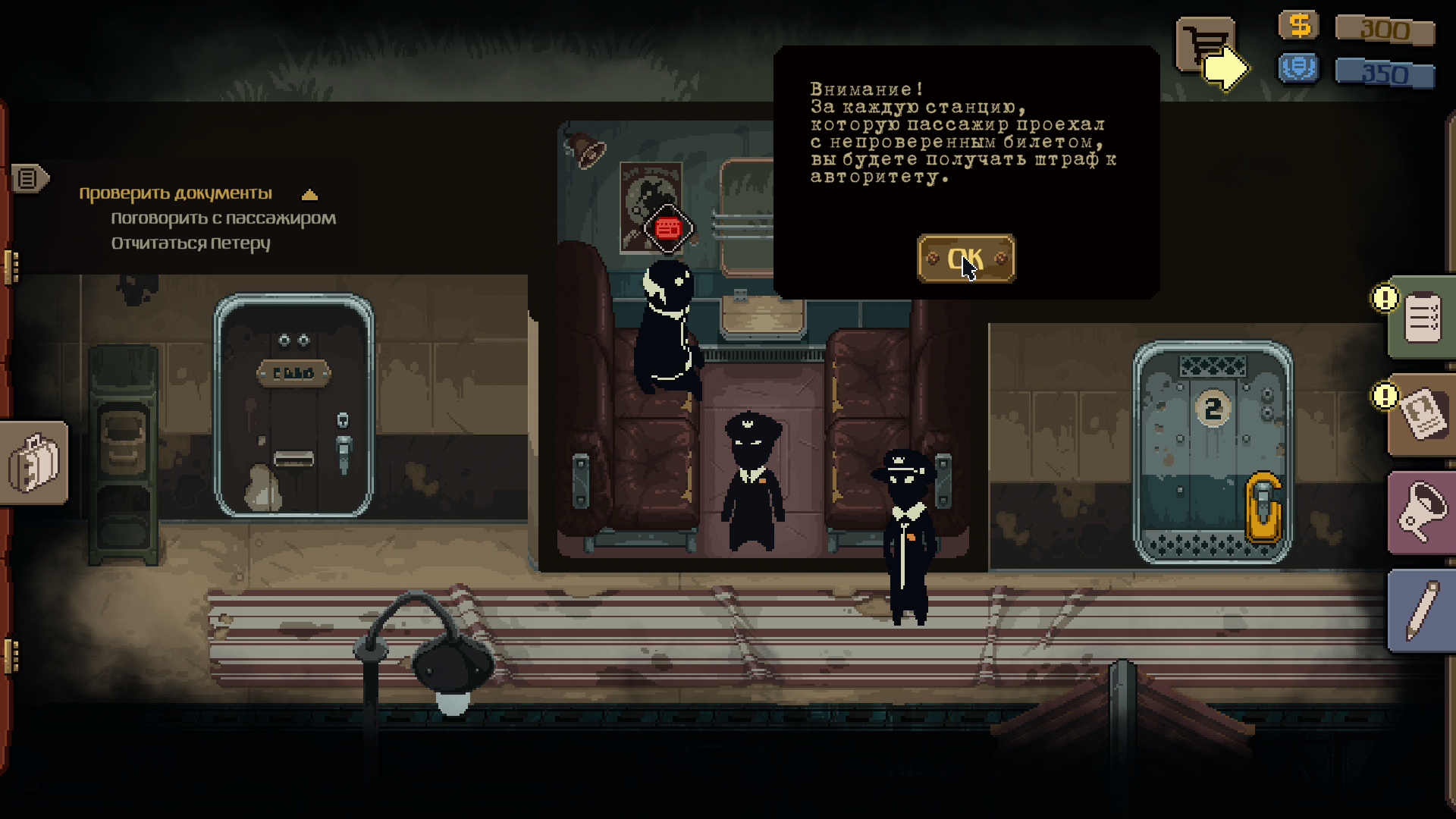This screenshot has height=819, width=1456.
Task: Select the pencil tool tab
Action: [x=1423, y=610]
